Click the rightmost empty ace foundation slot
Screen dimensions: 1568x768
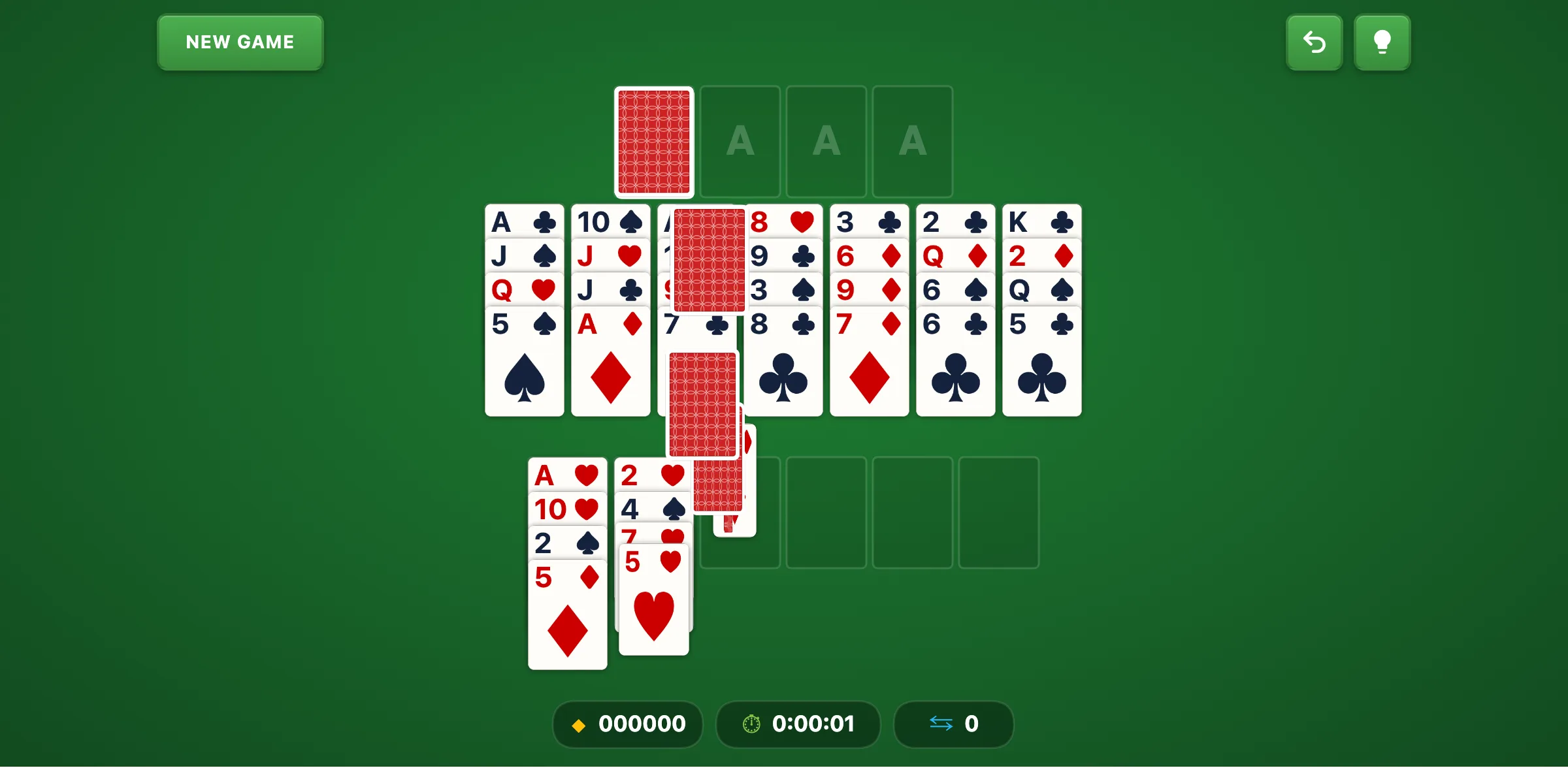click(x=913, y=142)
